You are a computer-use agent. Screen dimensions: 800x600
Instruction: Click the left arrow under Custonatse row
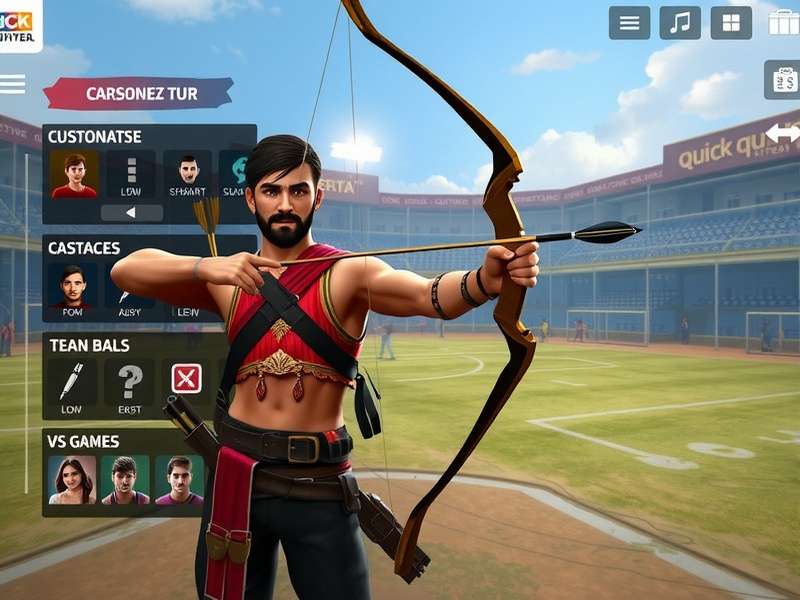coord(131,213)
